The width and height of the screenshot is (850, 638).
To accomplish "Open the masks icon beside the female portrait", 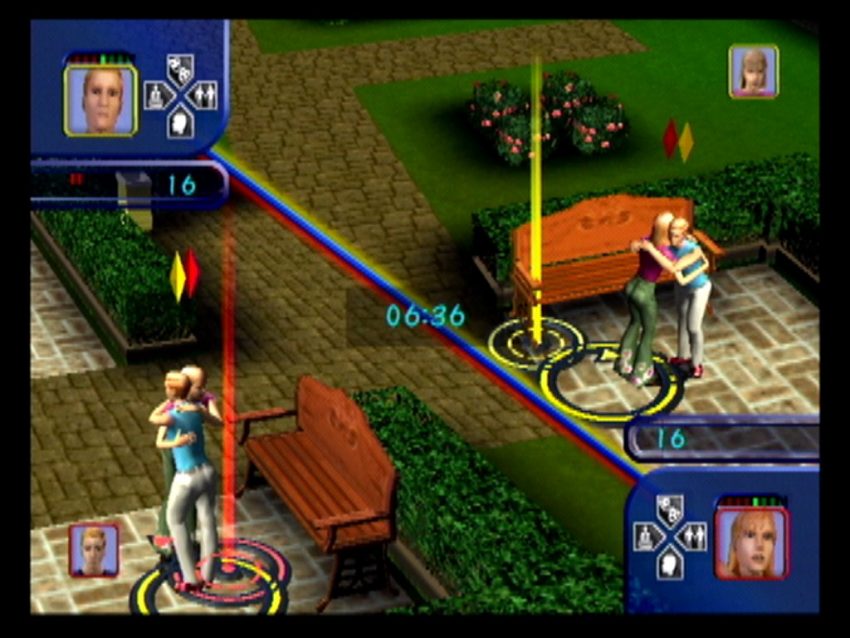I will coord(669,511).
